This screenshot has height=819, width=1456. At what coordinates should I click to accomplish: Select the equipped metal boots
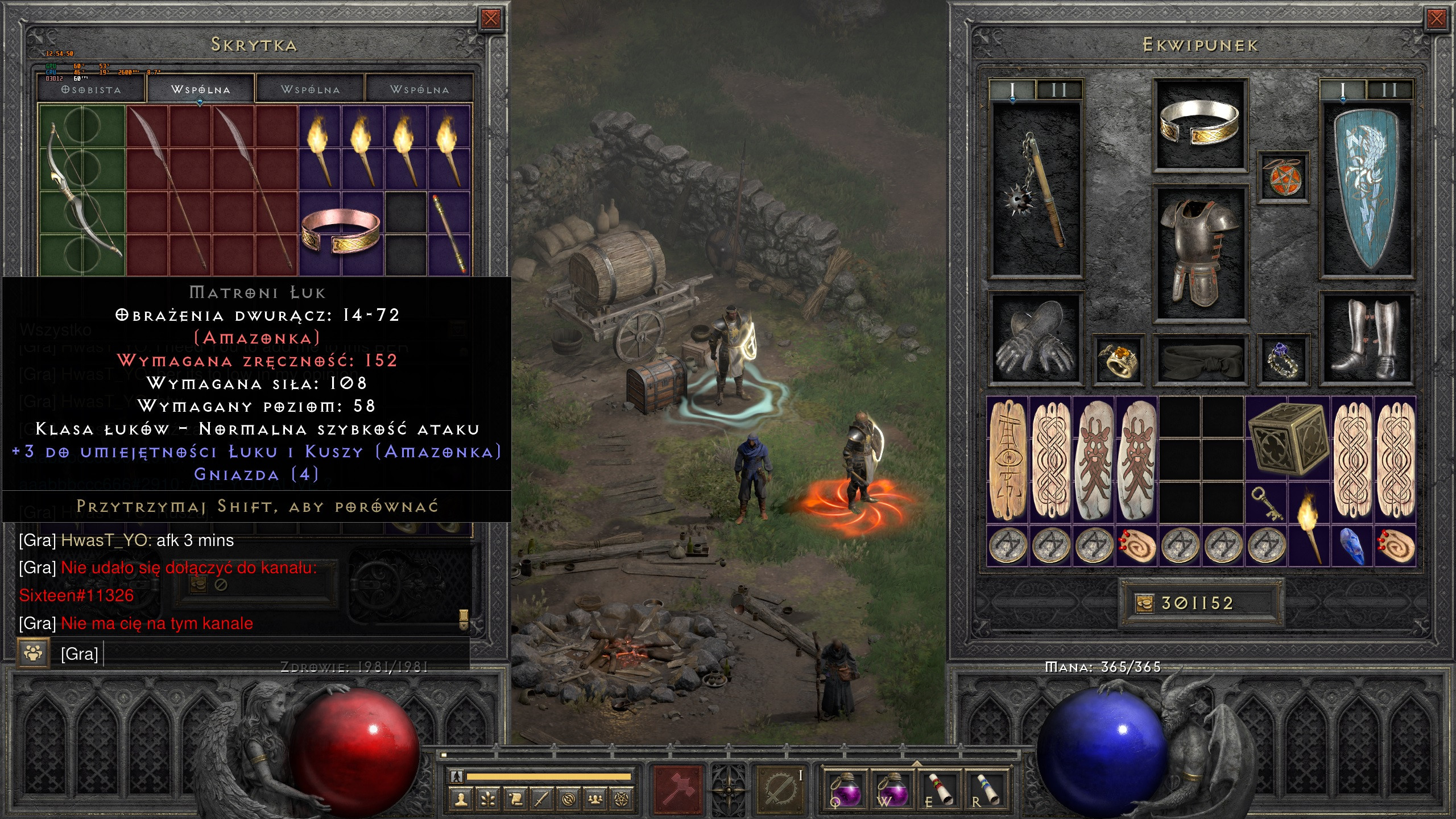point(1366,338)
